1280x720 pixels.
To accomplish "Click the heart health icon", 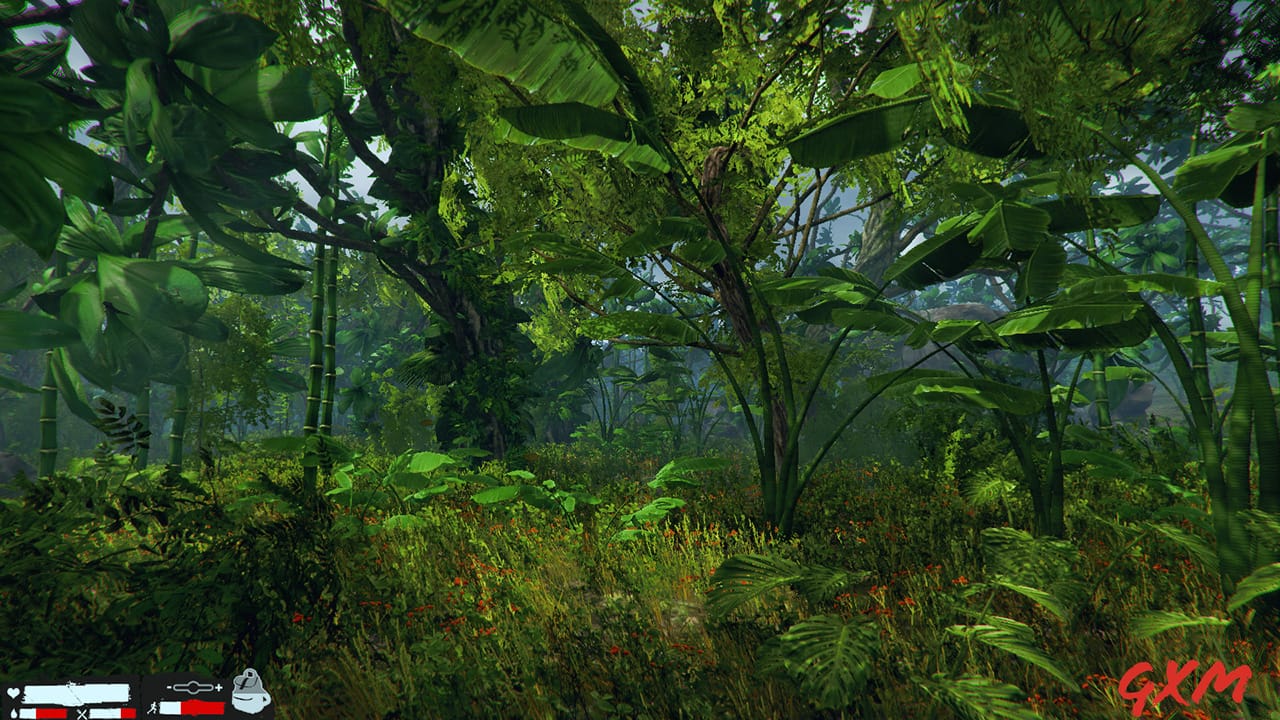I will (x=12, y=693).
